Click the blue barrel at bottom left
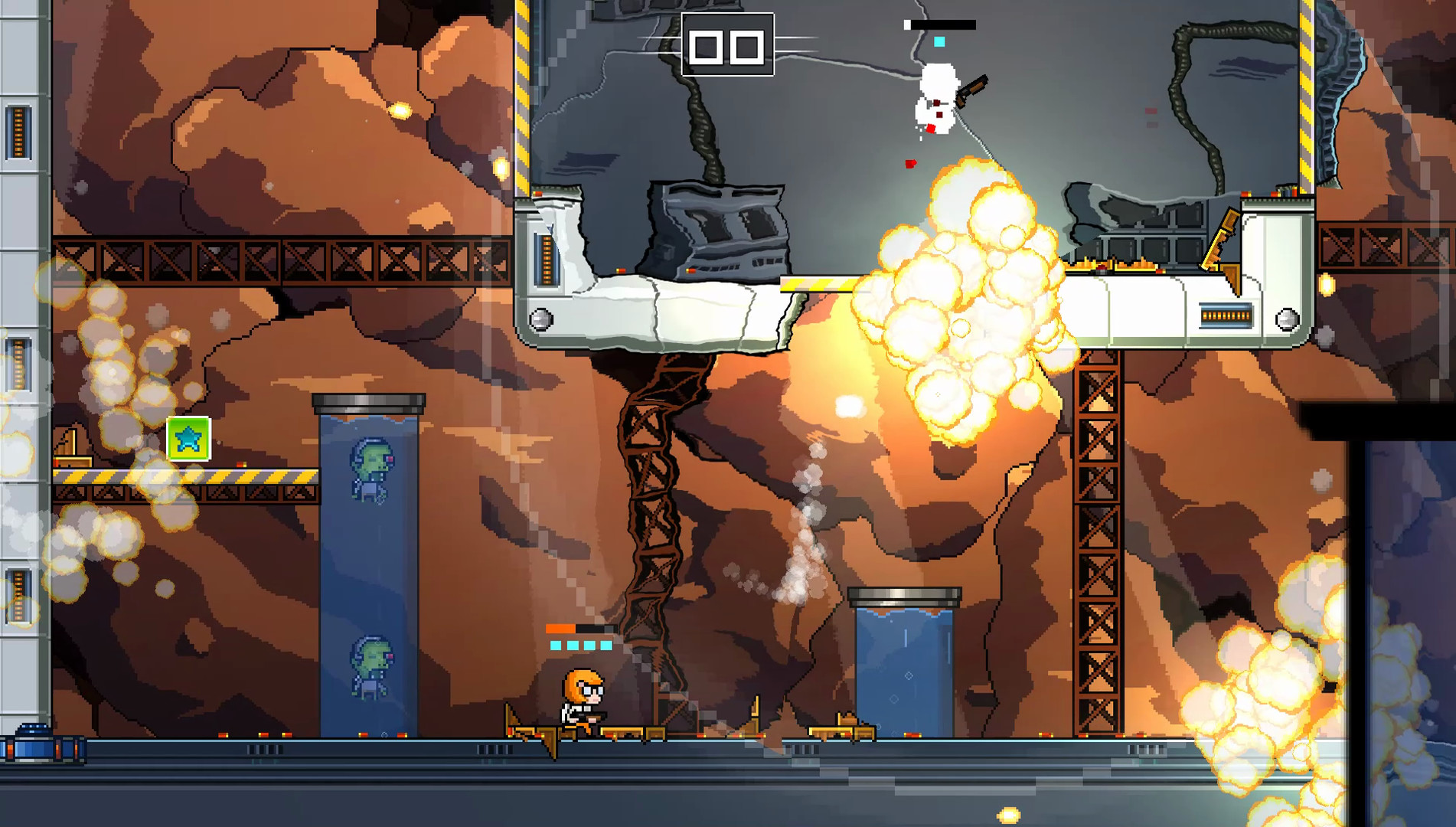Viewport: 1456px width, 827px height. click(31, 747)
